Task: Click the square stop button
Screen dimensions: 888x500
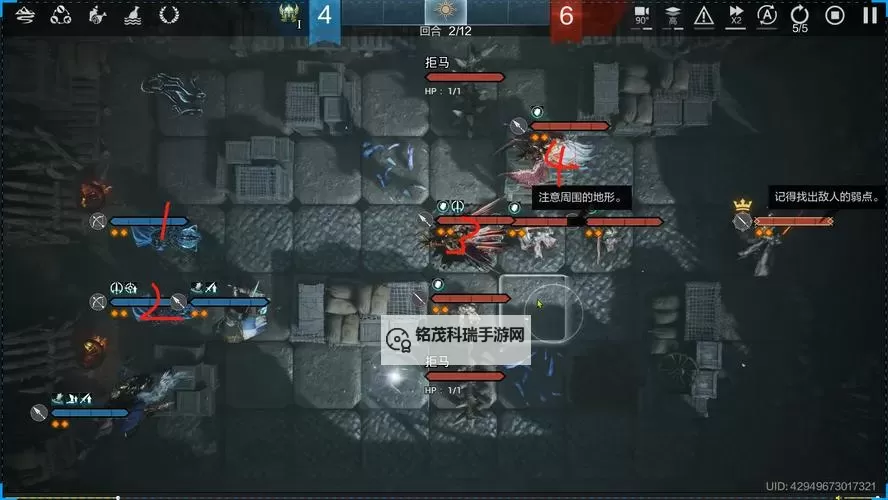Action: coord(835,15)
